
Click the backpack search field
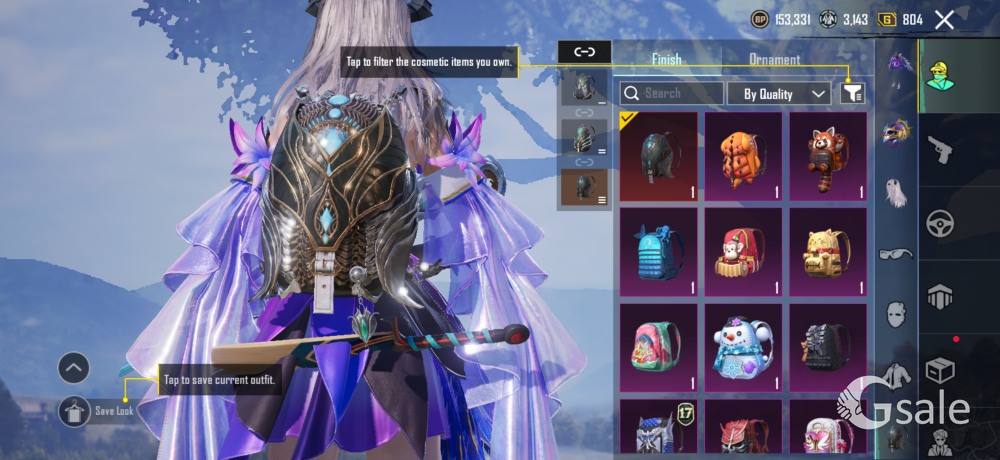(x=672, y=93)
